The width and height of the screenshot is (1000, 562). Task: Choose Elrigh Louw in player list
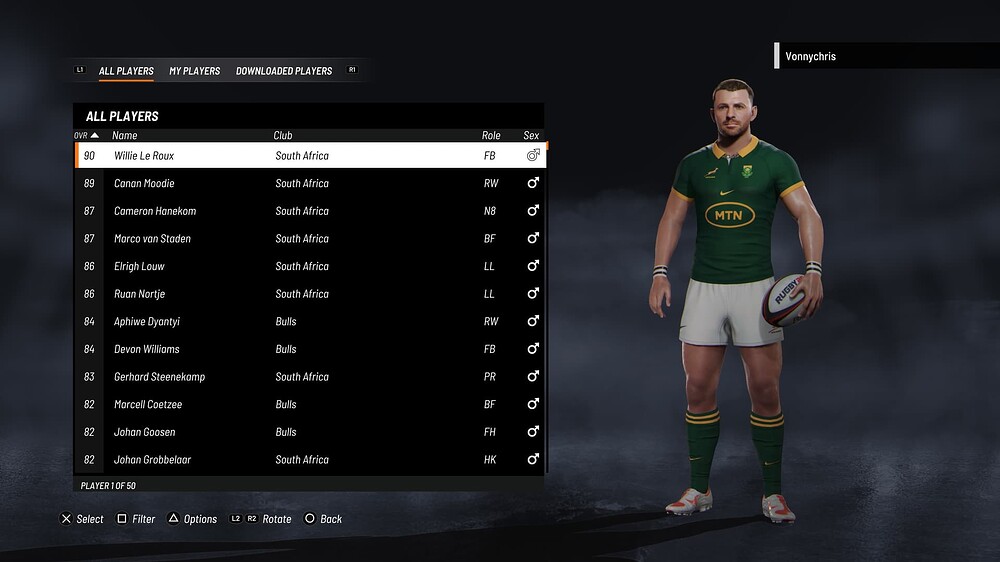pos(310,267)
